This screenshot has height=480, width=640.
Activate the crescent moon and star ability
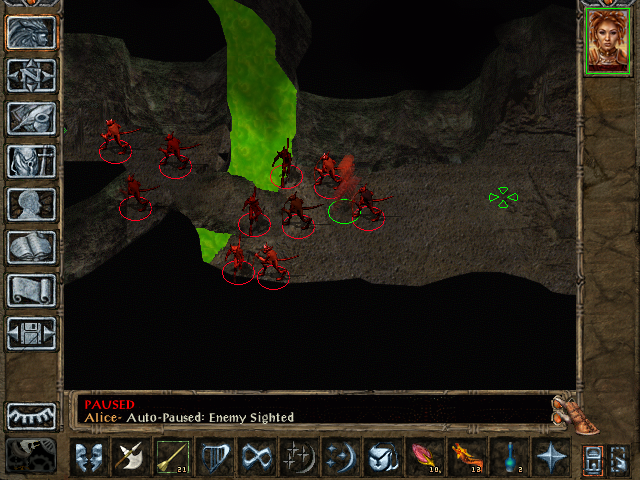tap(341, 458)
